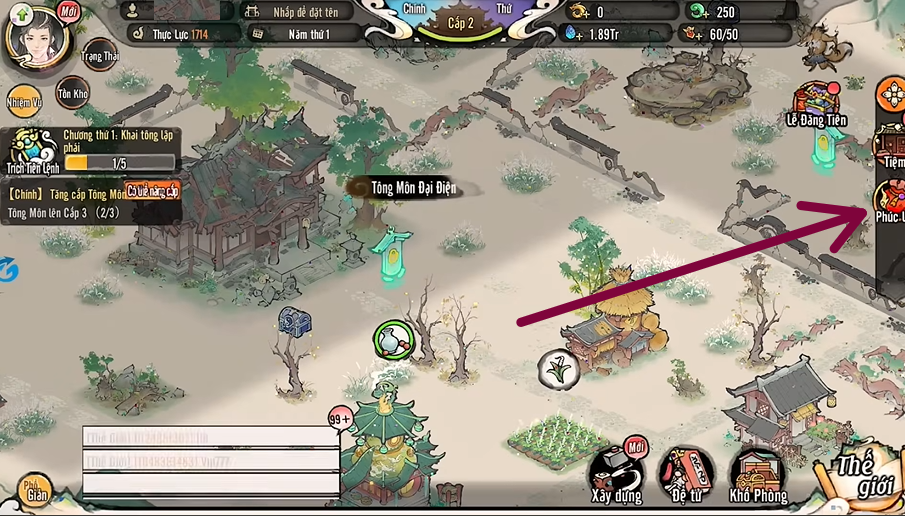Add more green jade currency
This screenshot has width=905, height=516.
pos(698,12)
